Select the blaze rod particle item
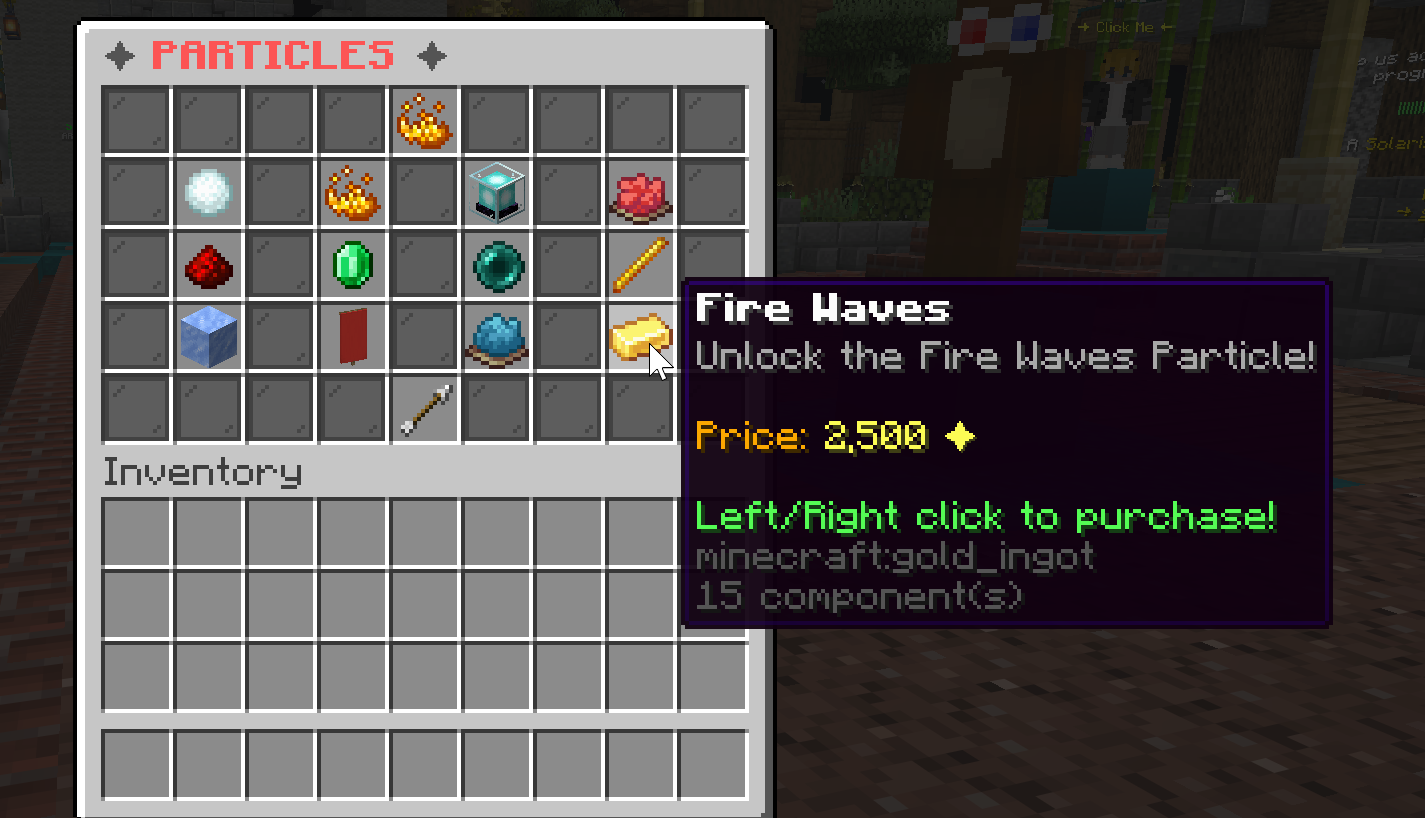 [640, 265]
